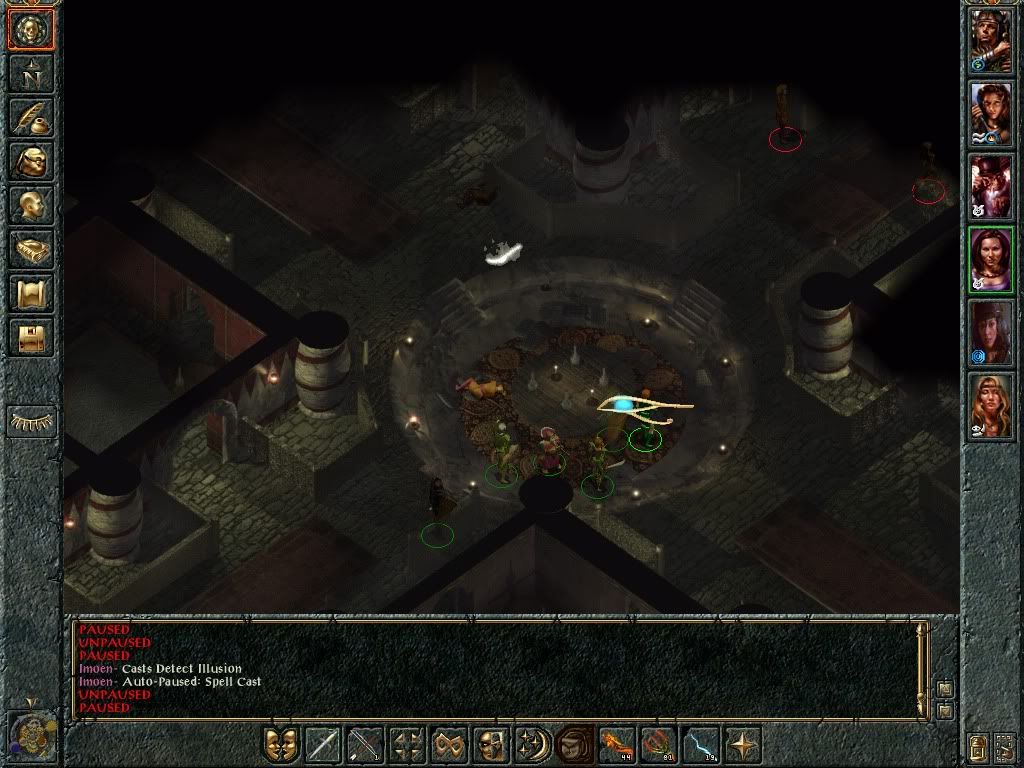Viewport: 1024px width, 768px height.
Task: Choose the twin masks talk action
Action: pyautogui.click(x=281, y=745)
